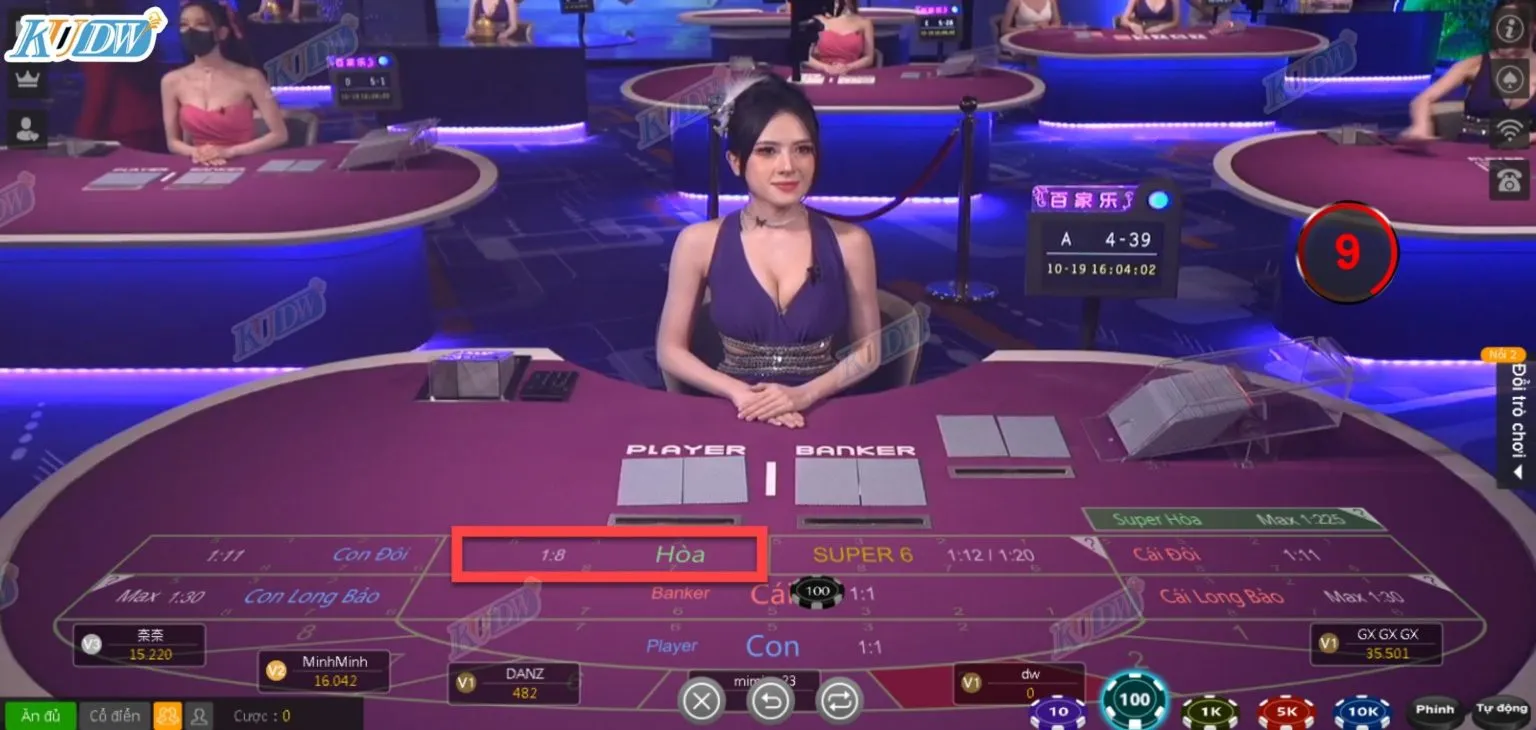Open the game information icon
Viewport: 1536px width, 730px height.
[x=1511, y=29]
